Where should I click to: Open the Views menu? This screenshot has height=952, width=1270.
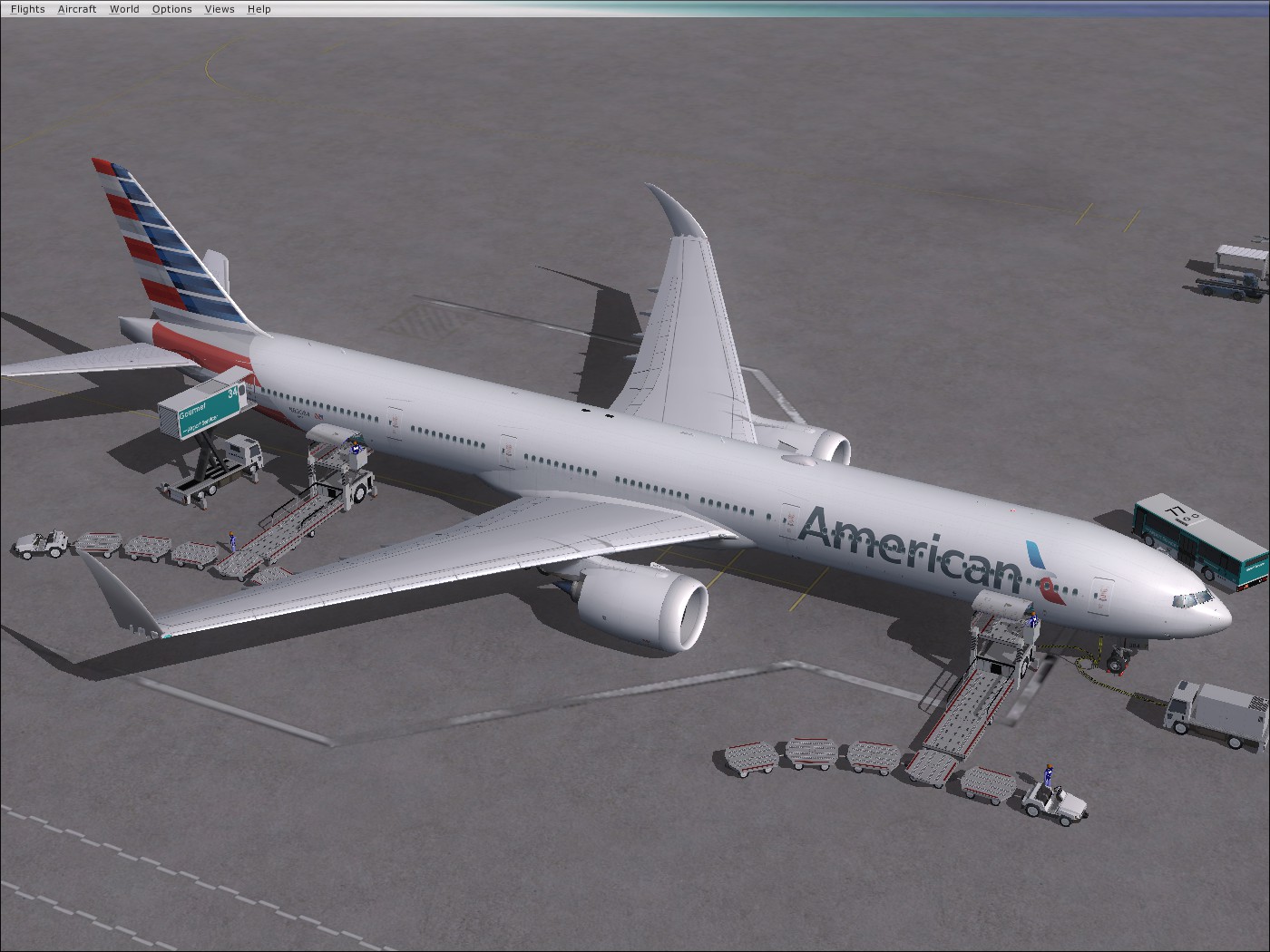coord(219,8)
